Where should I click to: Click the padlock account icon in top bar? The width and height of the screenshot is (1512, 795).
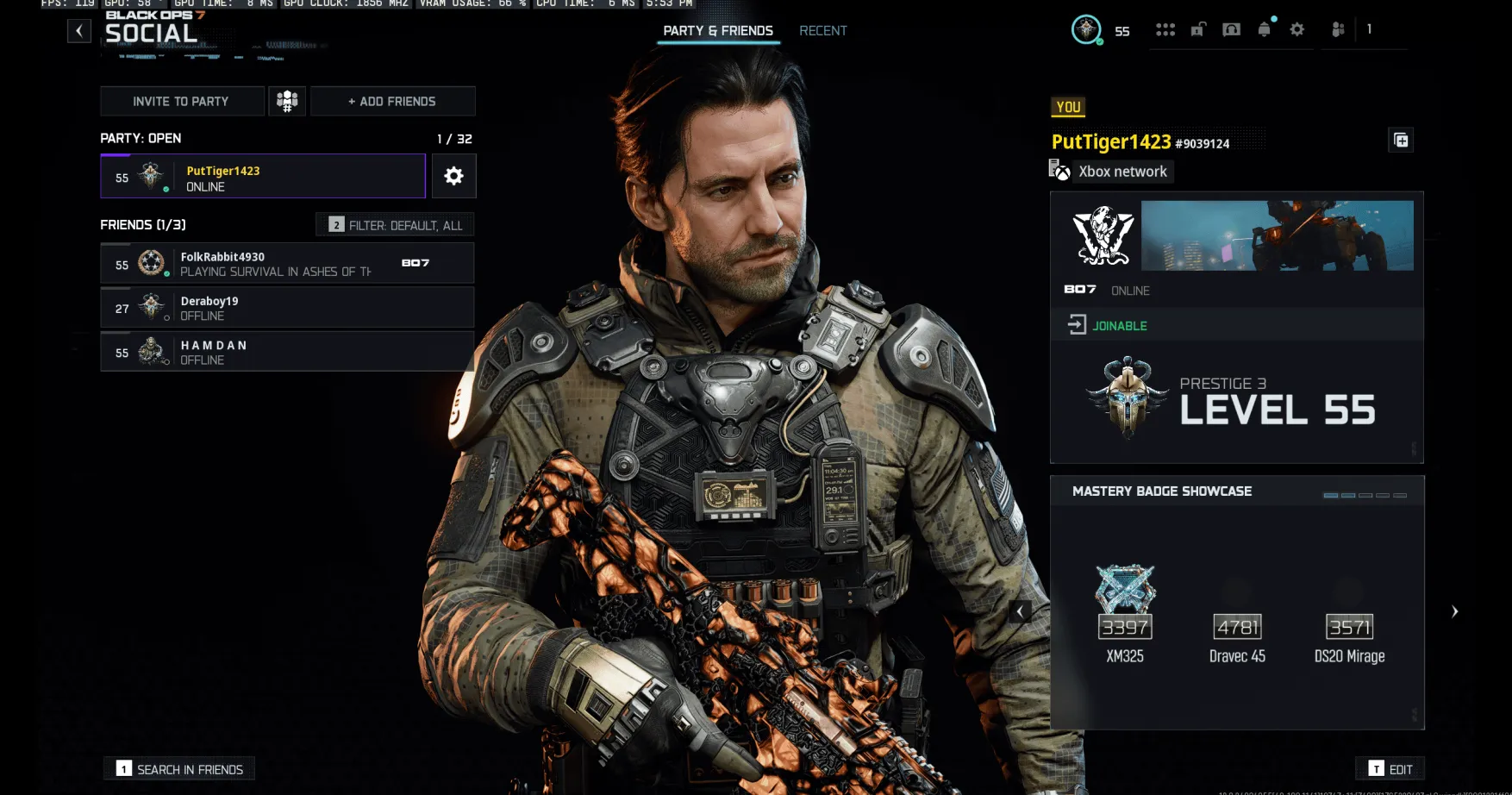point(1198,28)
